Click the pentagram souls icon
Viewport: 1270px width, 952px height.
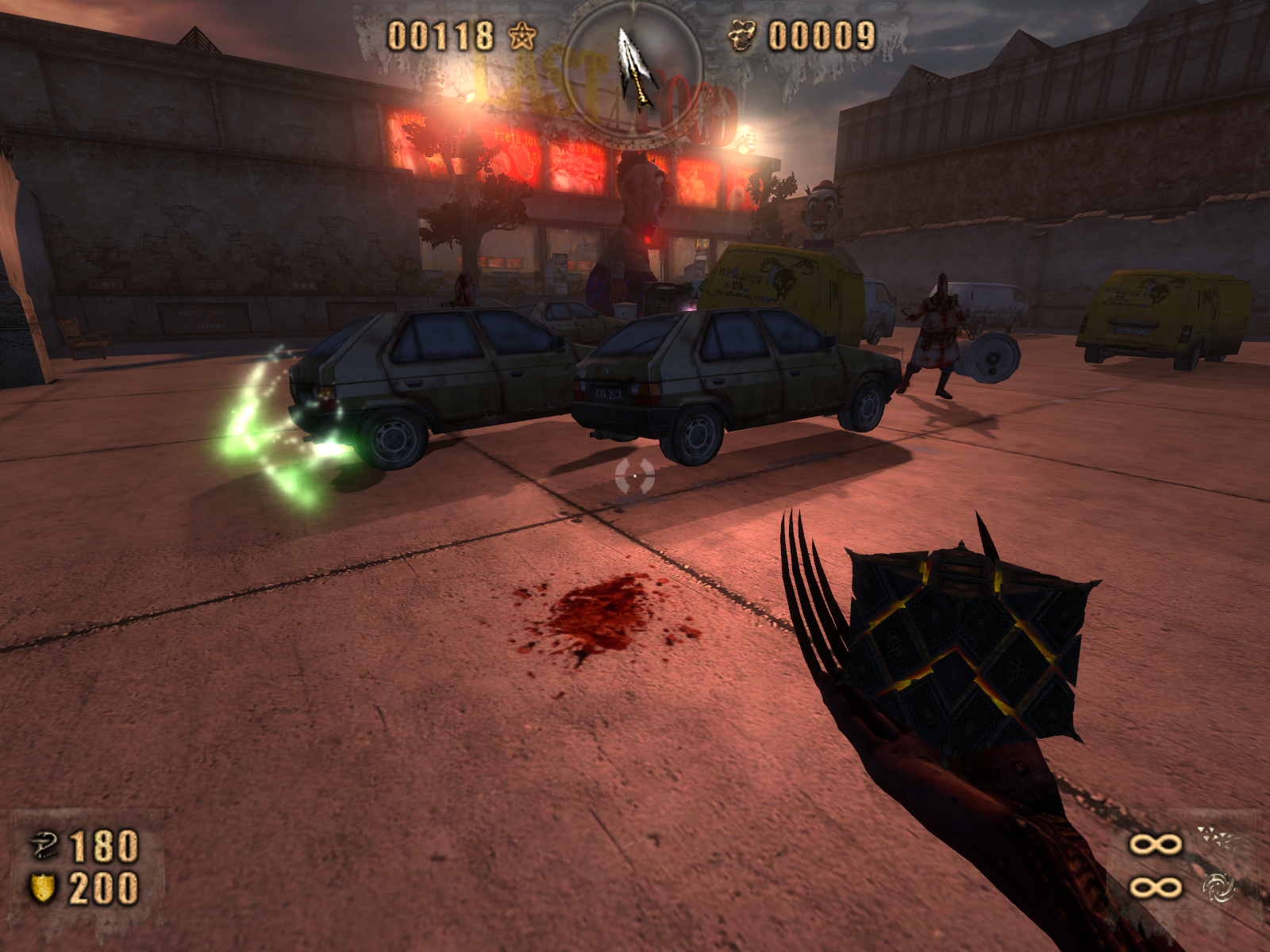(x=521, y=36)
